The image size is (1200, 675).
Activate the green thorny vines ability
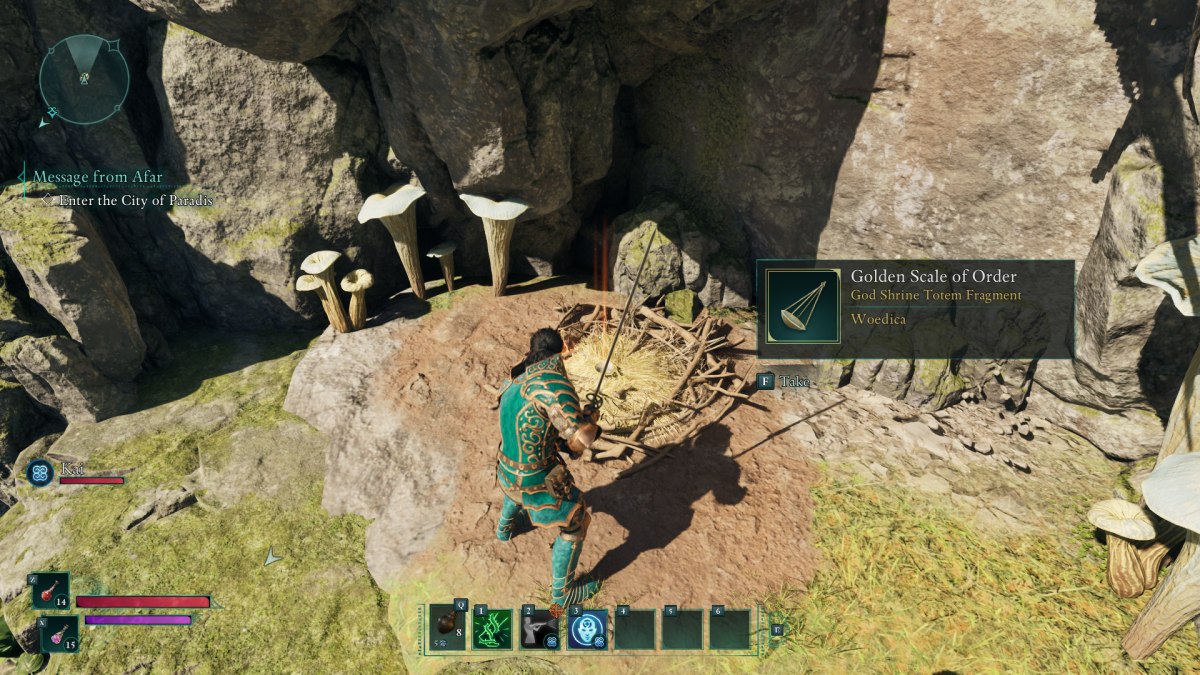[x=493, y=630]
